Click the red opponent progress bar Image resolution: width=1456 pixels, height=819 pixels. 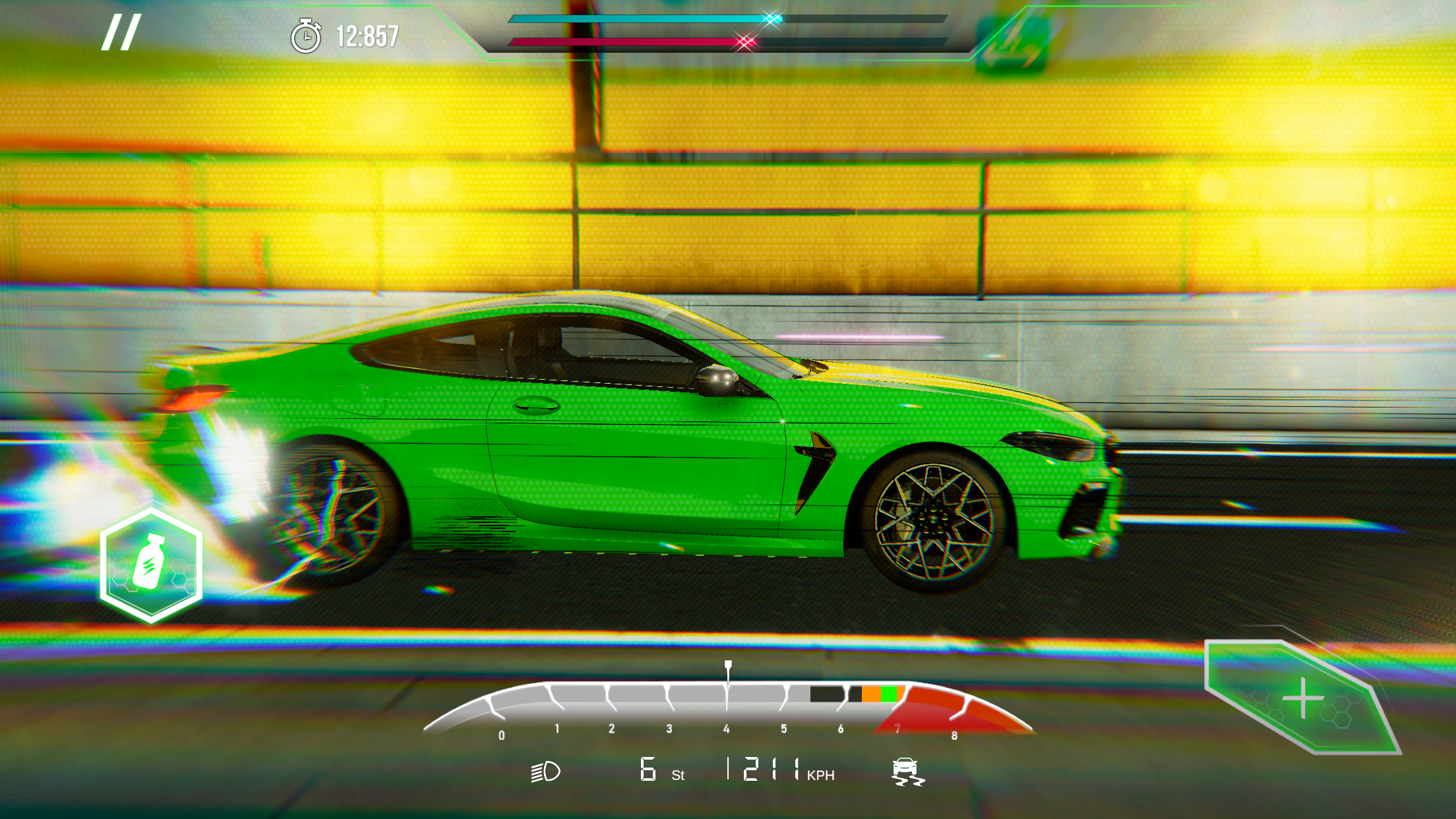pyautogui.click(x=626, y=41)
